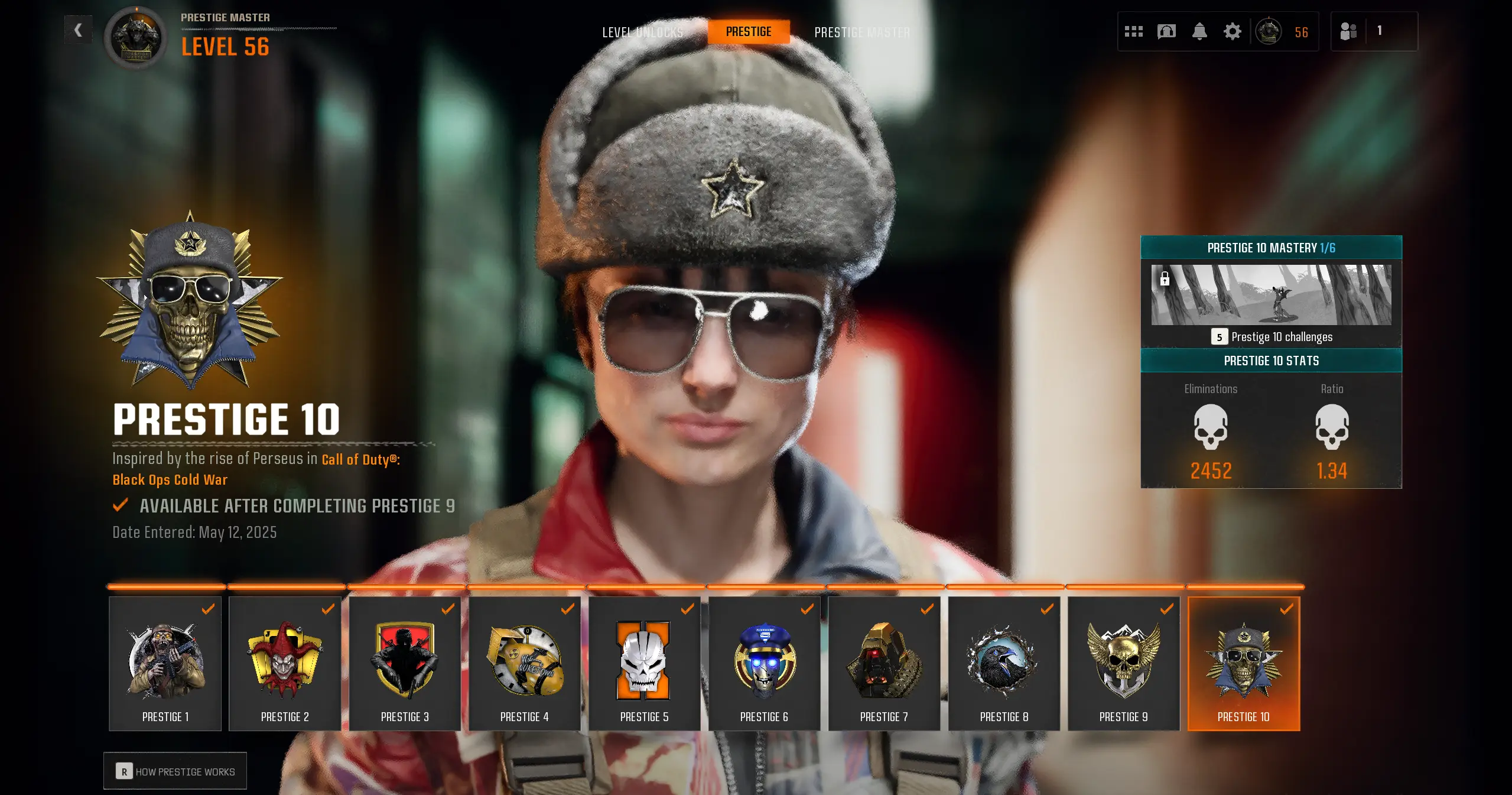Select the Prestige Master rank emblem showing 56
The height and width of the screenshot is (795, 1512).
click(1269, 31)
